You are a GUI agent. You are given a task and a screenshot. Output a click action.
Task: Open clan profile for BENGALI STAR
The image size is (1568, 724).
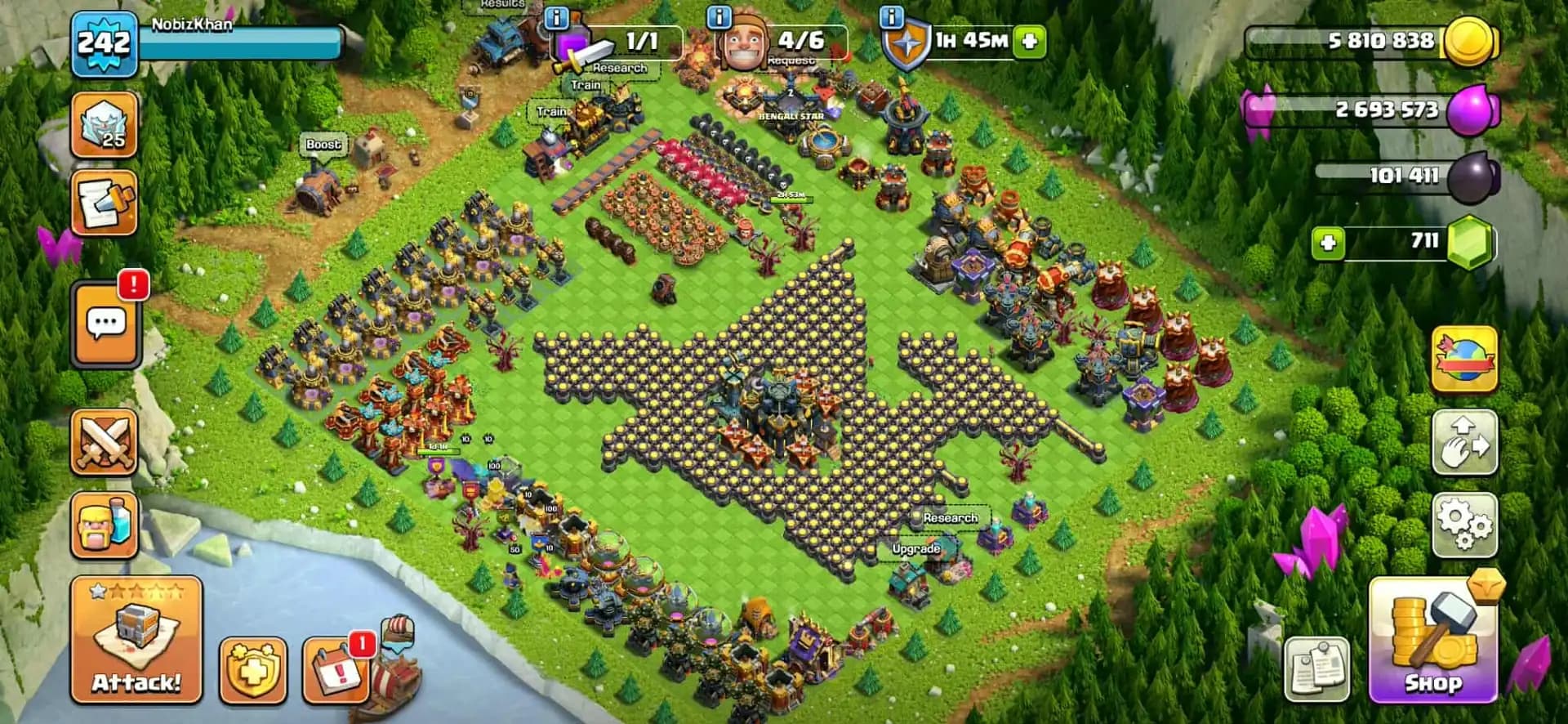tap(791, 114)
